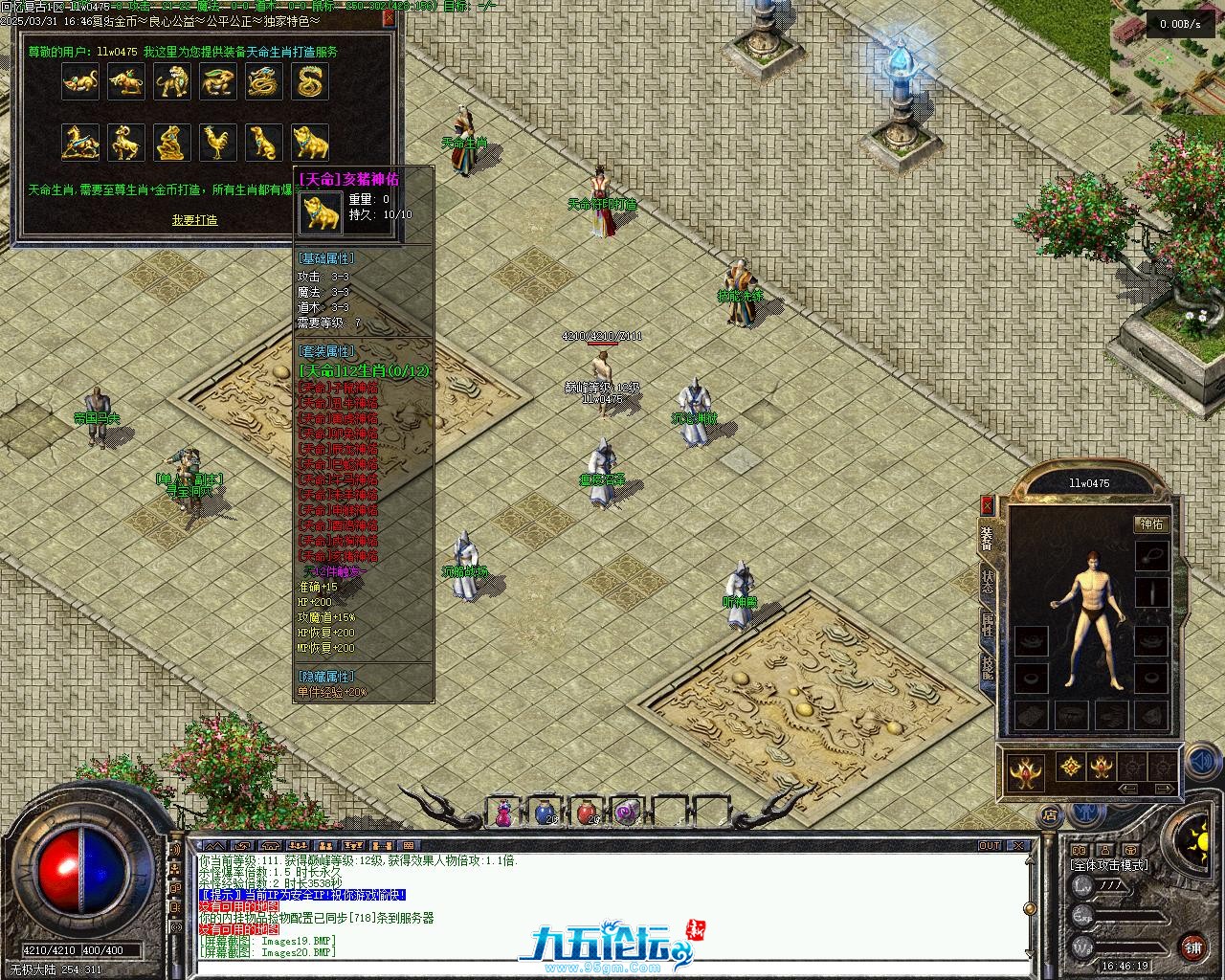The height and width of the screenshot is (980, 1225).
Task: Click the chat text input field
Action: coord(612,969)
